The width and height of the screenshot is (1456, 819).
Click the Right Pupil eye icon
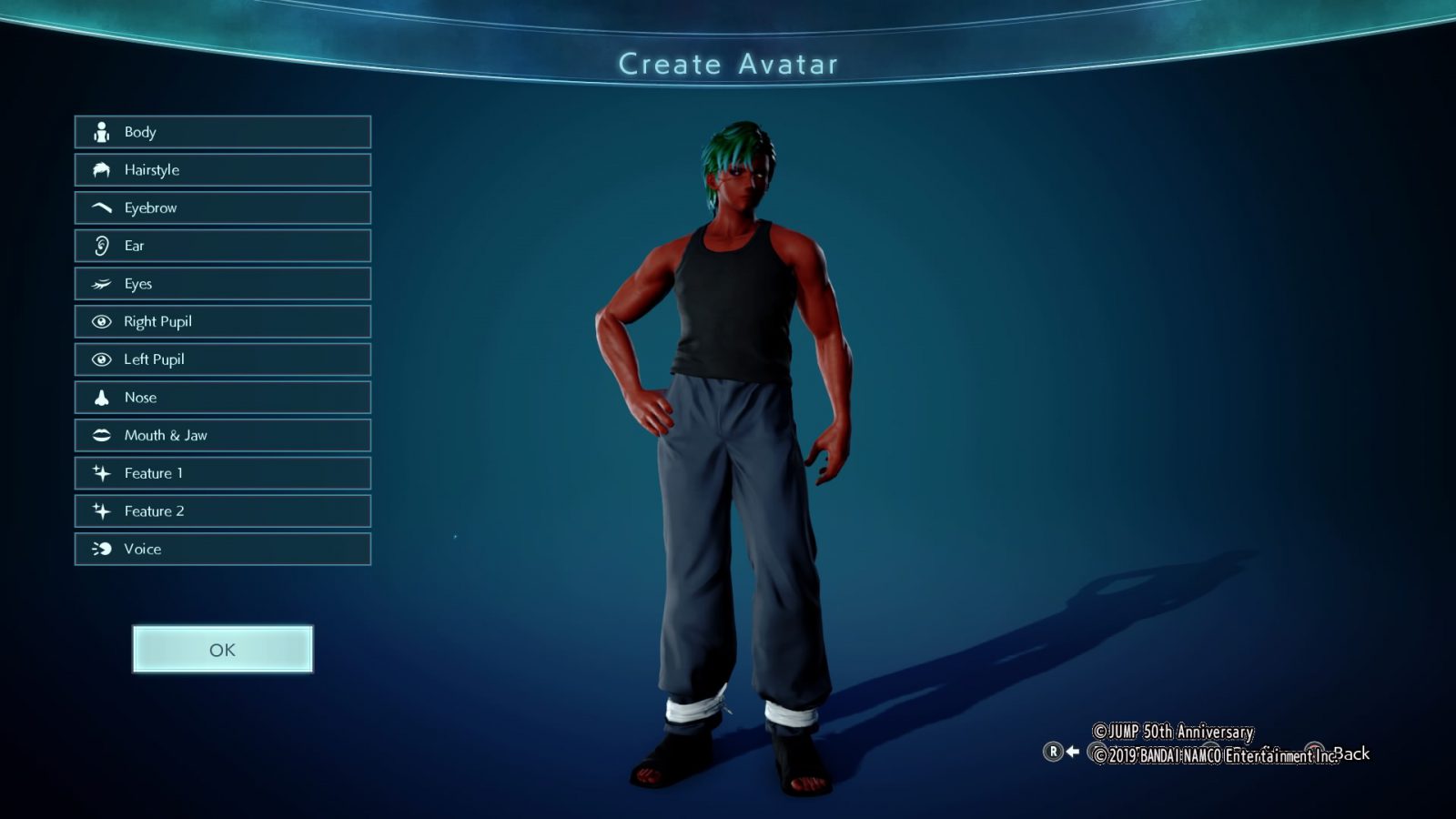(x=100, y=321)
